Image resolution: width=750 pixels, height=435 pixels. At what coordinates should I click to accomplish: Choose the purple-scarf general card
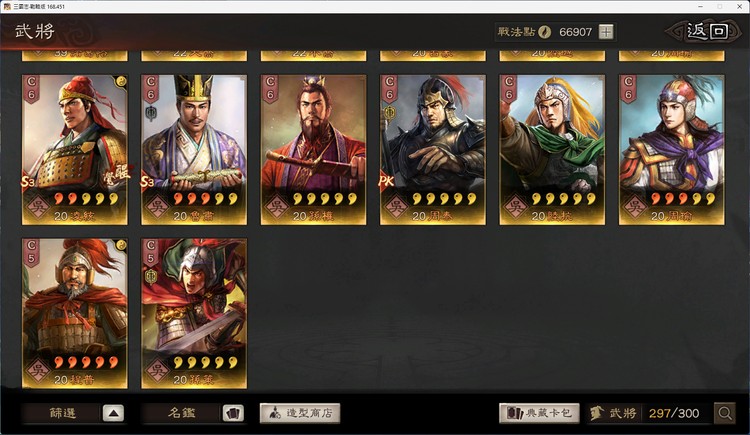(671, 148)
